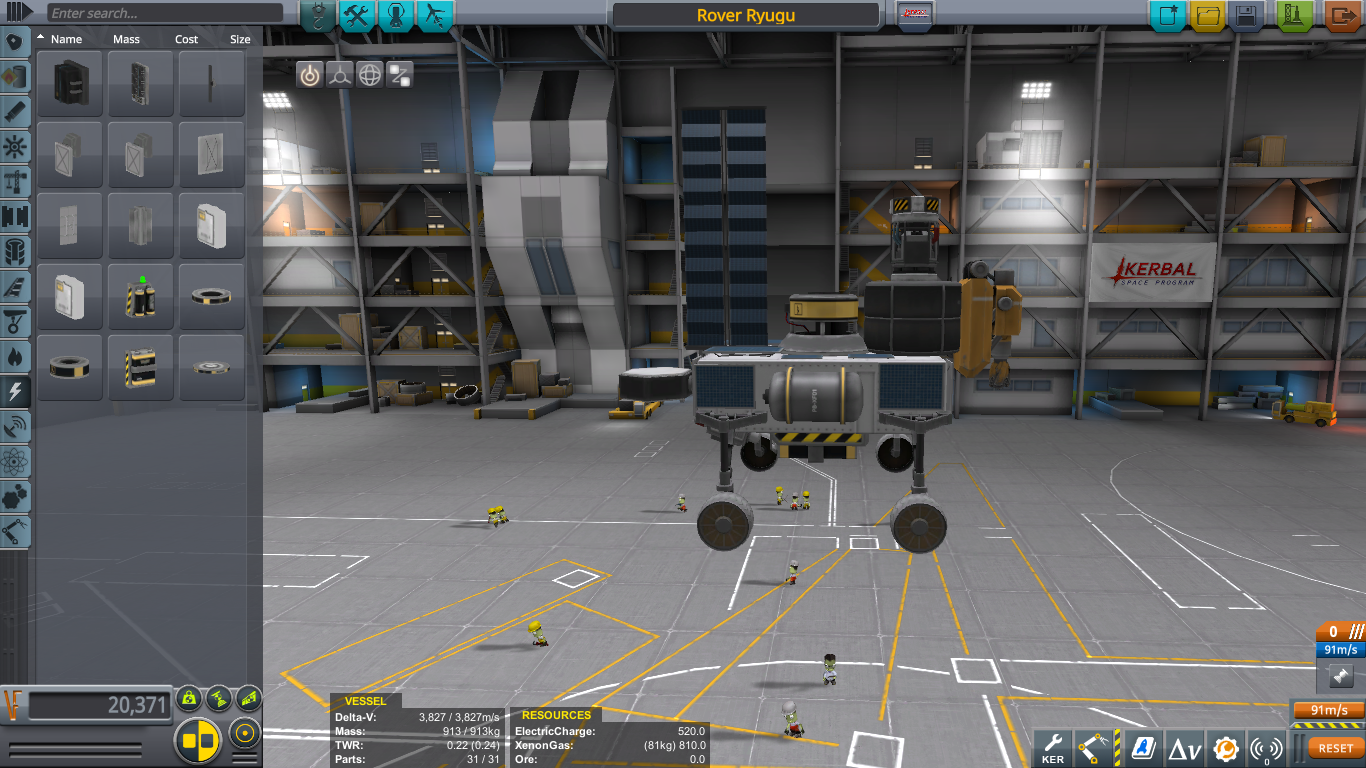The width and height of the screenshot is (1366, 768).
Task: Launch the vessel with the green button
Action: (x=1295, y=16)
